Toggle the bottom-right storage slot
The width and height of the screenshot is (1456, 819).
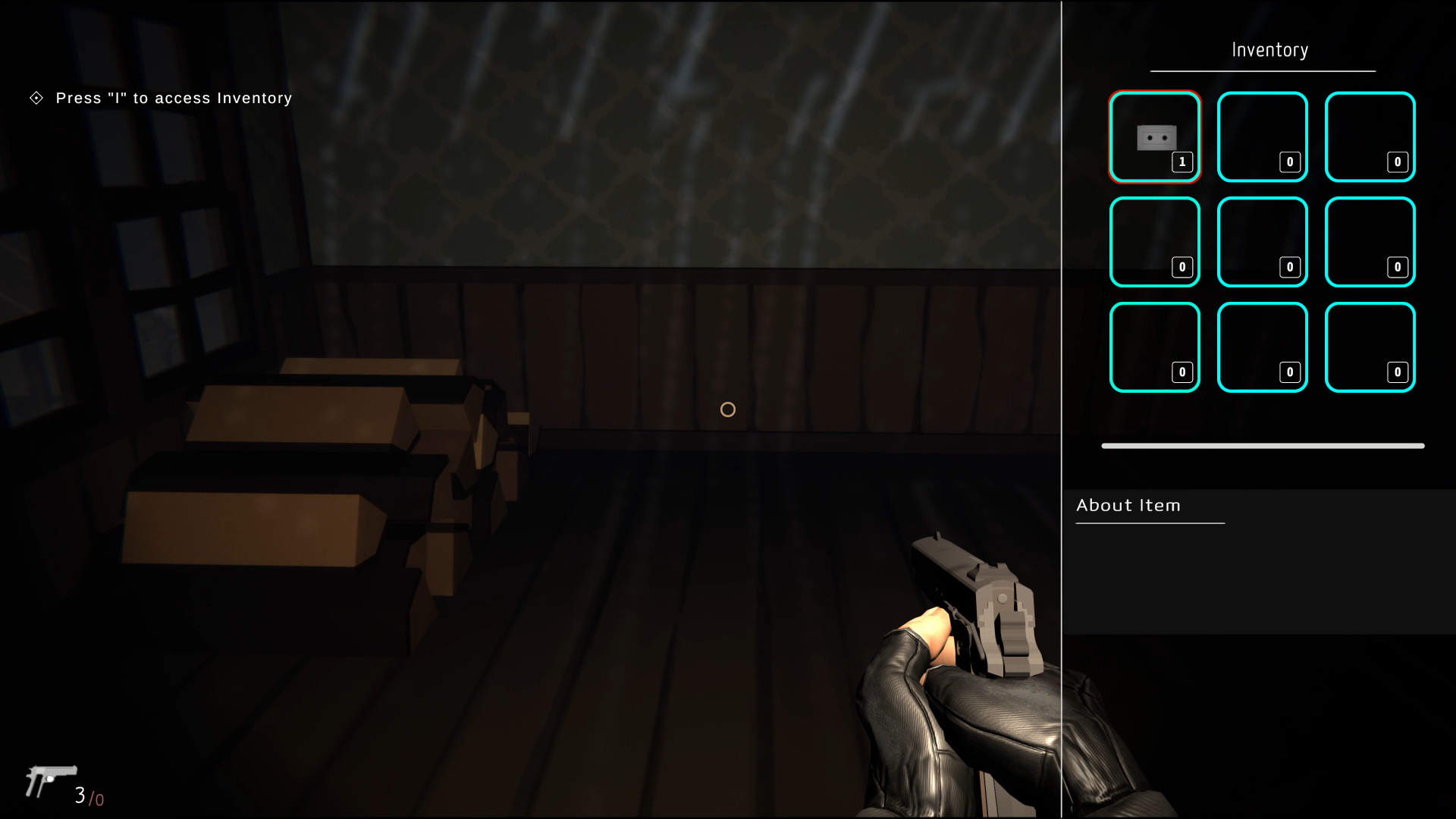click(x=1370, y=347)
